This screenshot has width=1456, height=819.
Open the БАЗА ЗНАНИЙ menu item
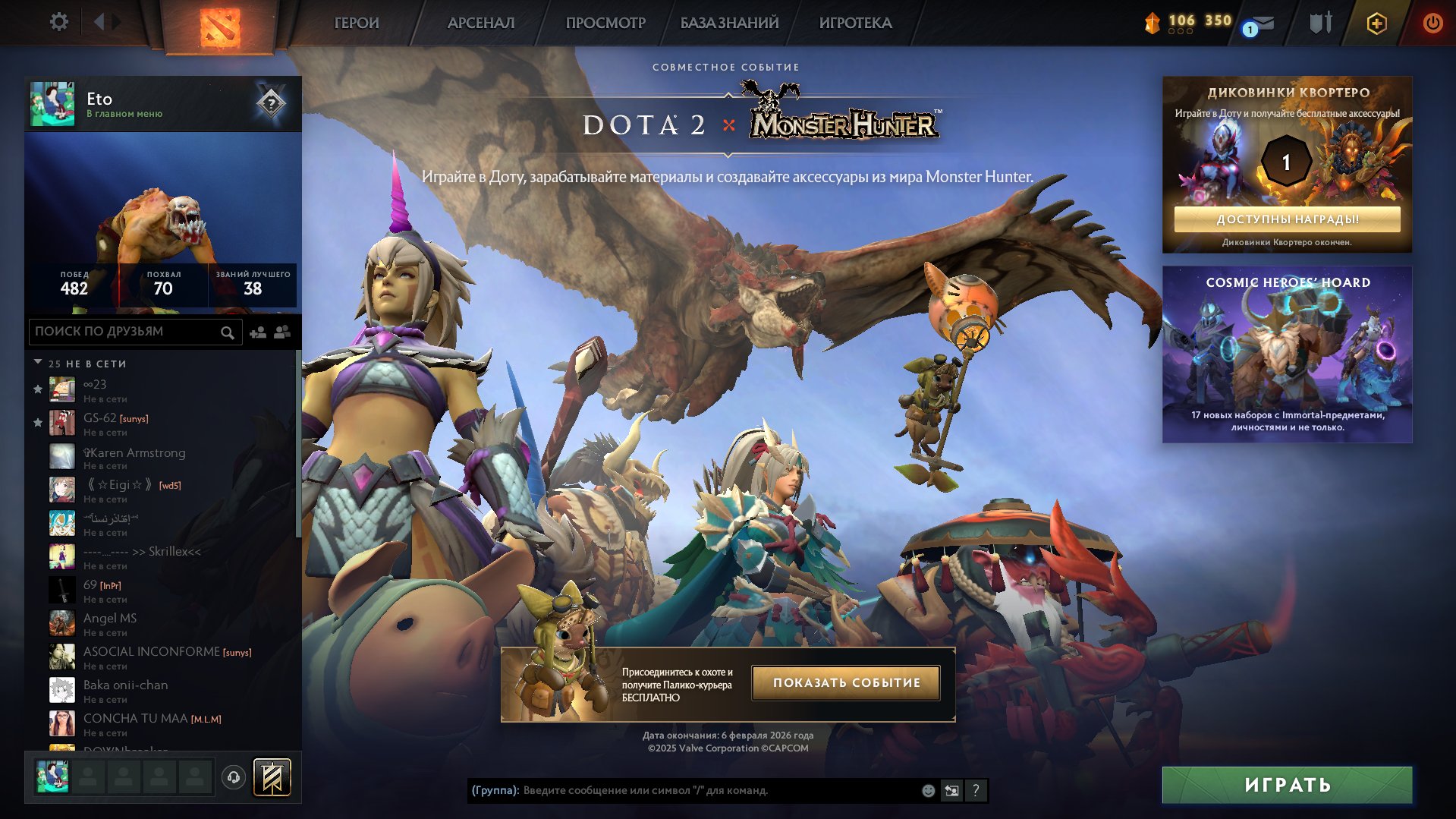pos(727,22)
